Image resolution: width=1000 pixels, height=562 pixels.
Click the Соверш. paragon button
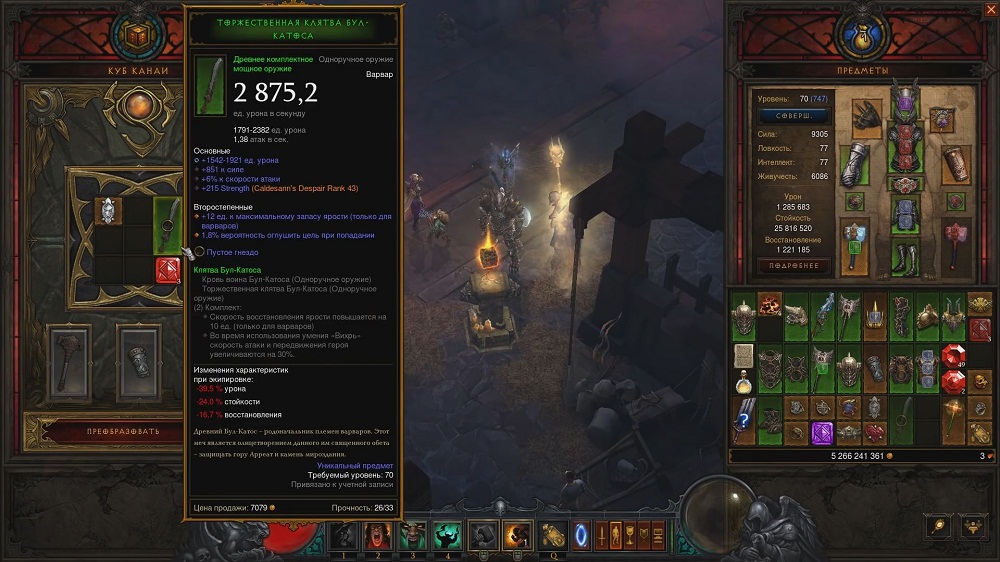coord(793,116)
